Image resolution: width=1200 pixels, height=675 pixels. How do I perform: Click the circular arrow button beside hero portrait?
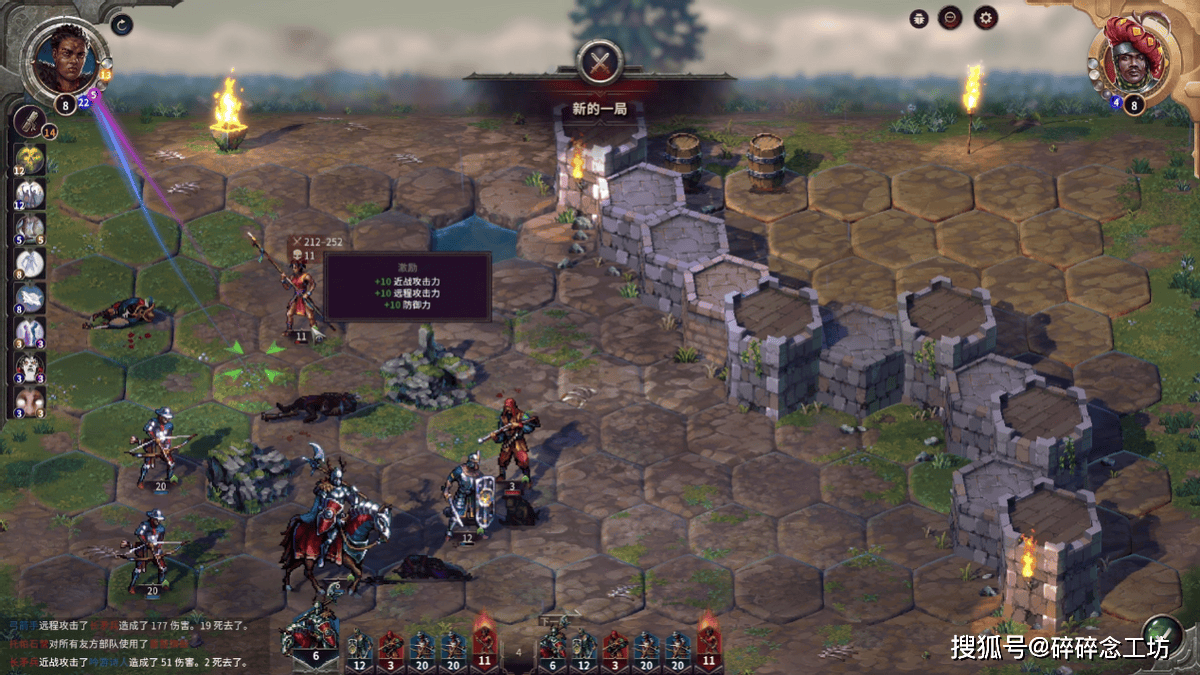[x=122, y=24]
